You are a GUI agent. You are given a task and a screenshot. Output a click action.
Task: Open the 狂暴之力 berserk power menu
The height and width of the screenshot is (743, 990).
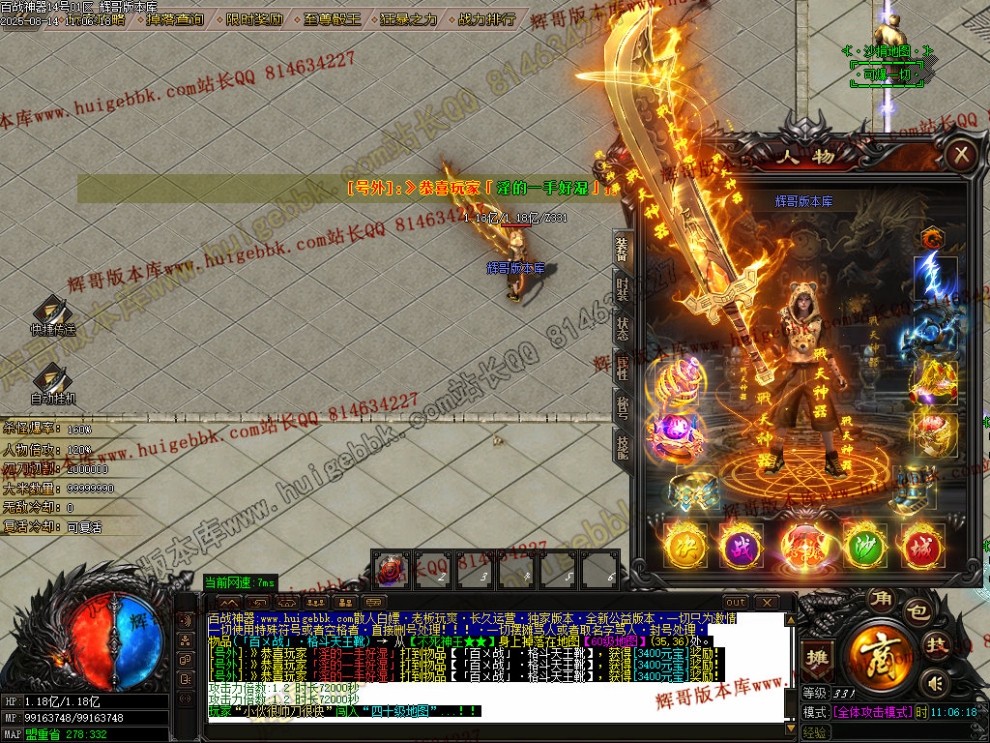point(409,19)
